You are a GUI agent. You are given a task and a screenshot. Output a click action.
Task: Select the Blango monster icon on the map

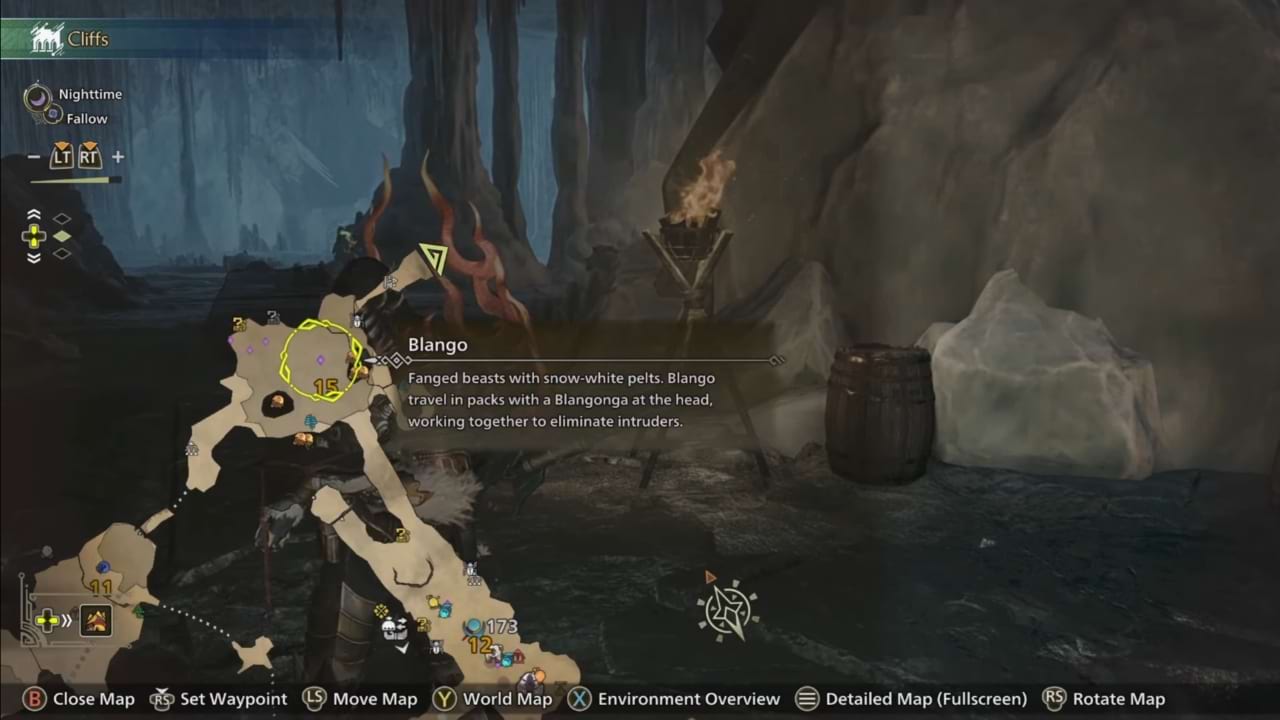[x=352, y=359]
